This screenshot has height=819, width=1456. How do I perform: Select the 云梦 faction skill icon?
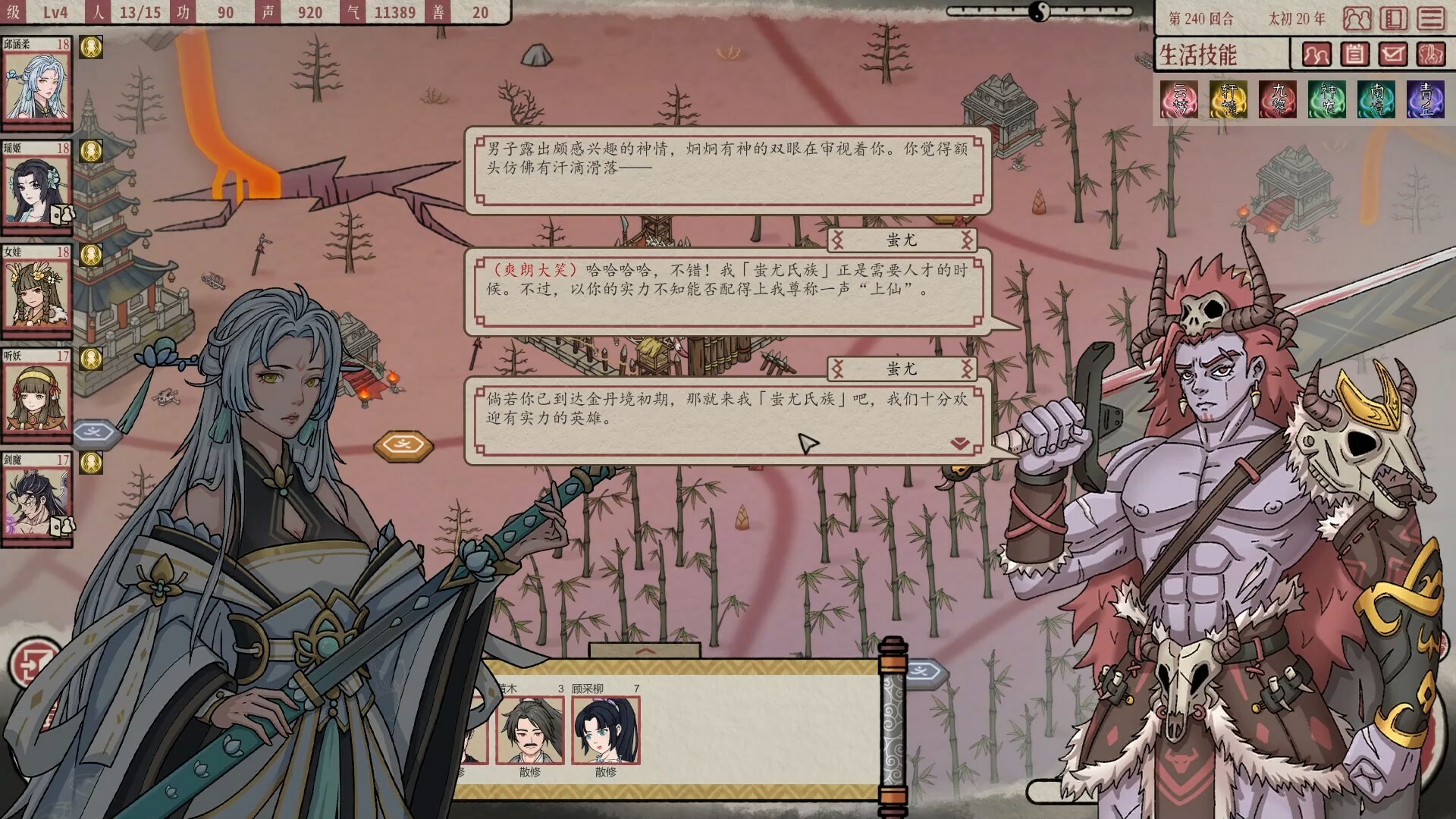pos(1180,99)
